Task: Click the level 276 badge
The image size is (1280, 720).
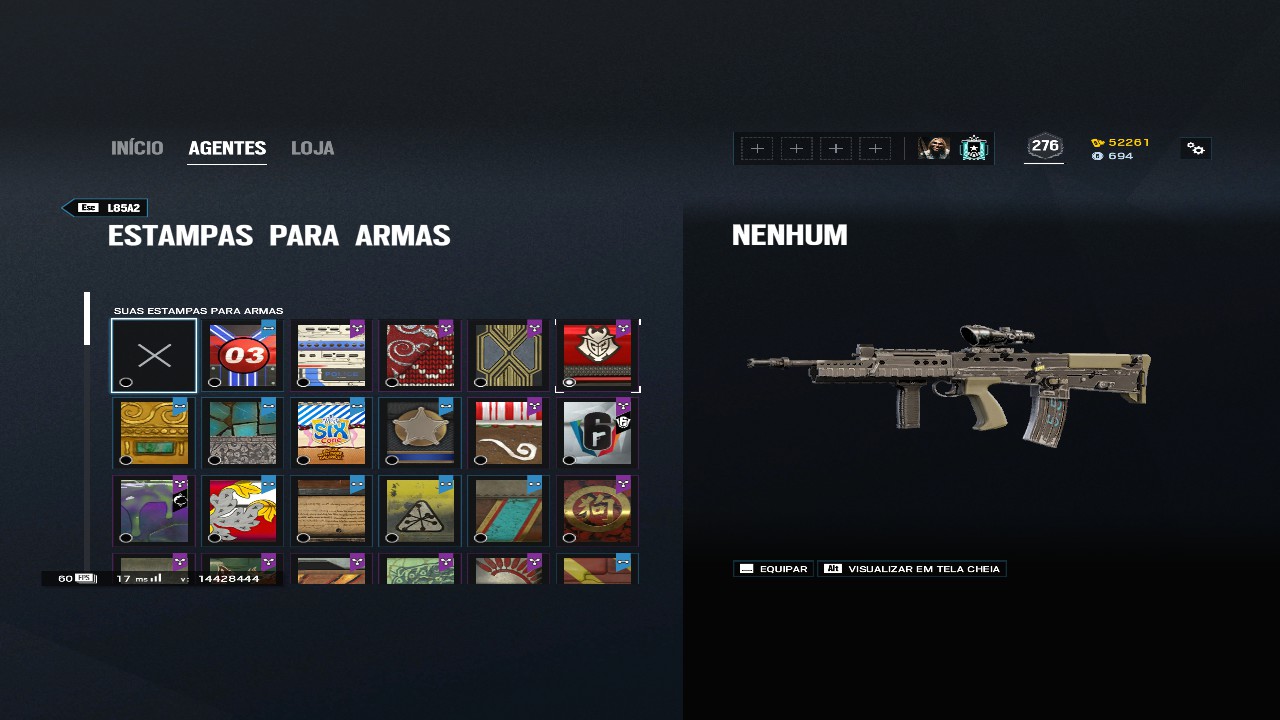Action: (x=1044, y=147)
